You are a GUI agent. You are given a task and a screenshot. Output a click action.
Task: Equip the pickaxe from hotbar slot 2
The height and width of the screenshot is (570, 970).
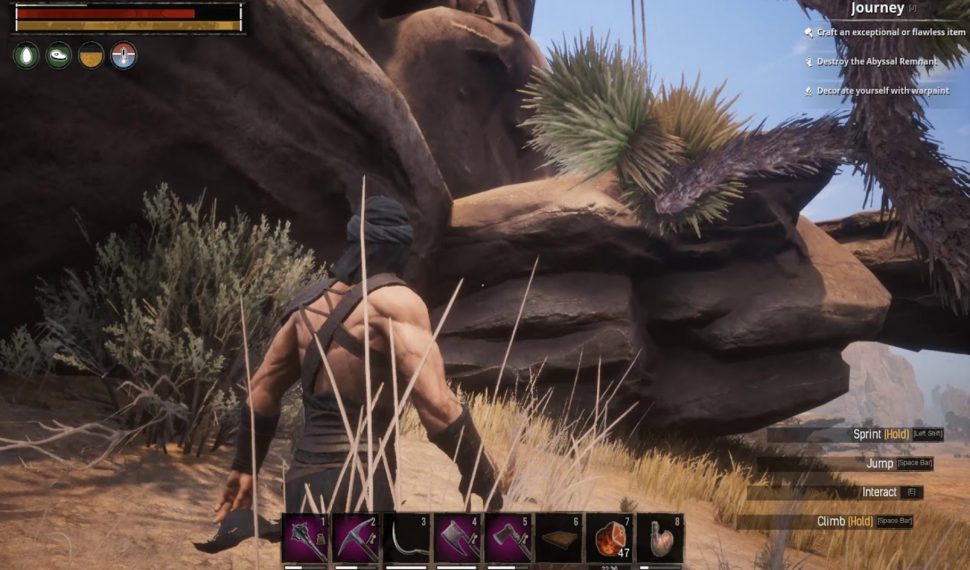(356, 538)
